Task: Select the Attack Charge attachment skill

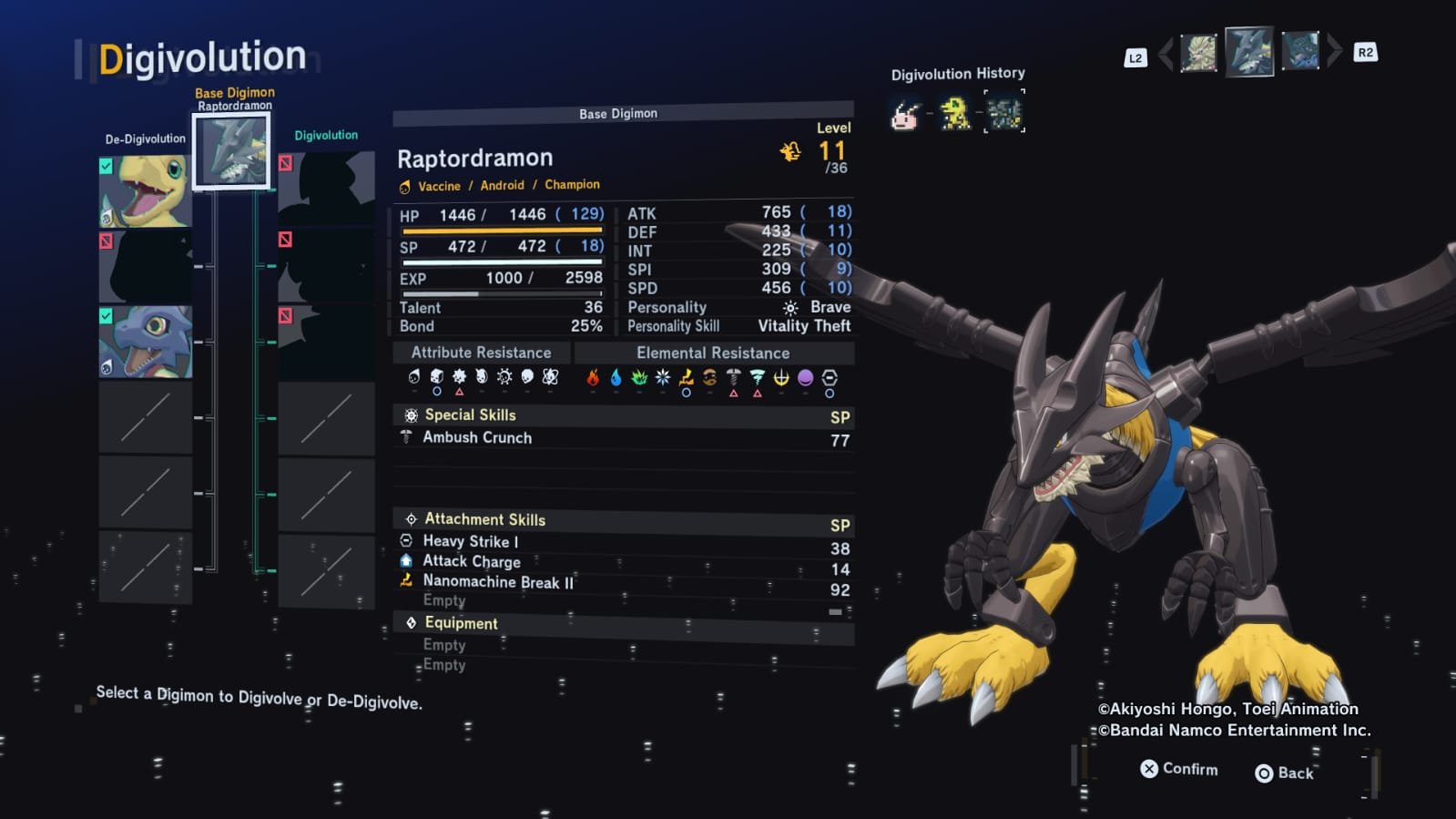Action: pyautogui.click(x=624, y=562)
